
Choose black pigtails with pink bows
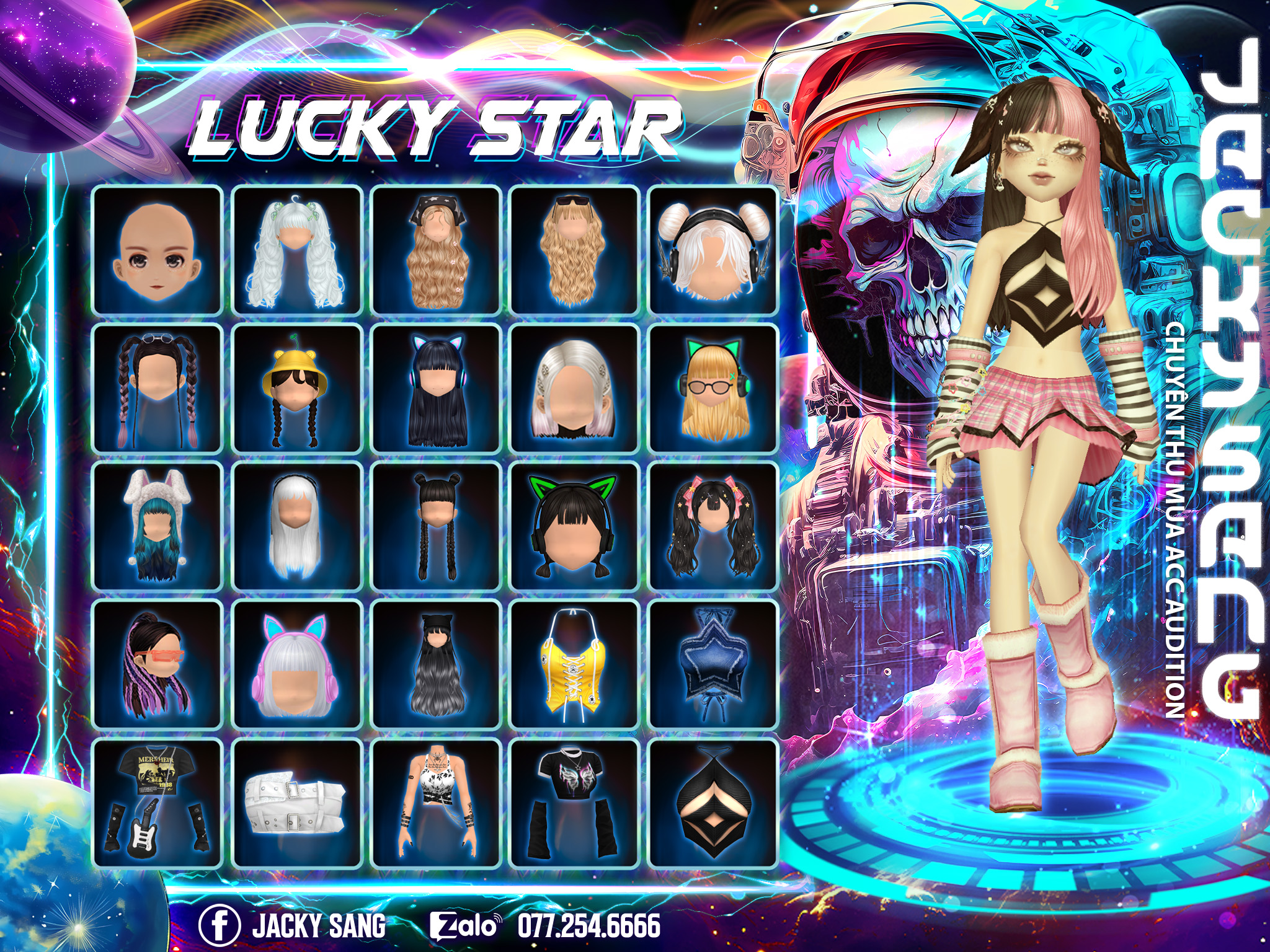tap(713, 526)
